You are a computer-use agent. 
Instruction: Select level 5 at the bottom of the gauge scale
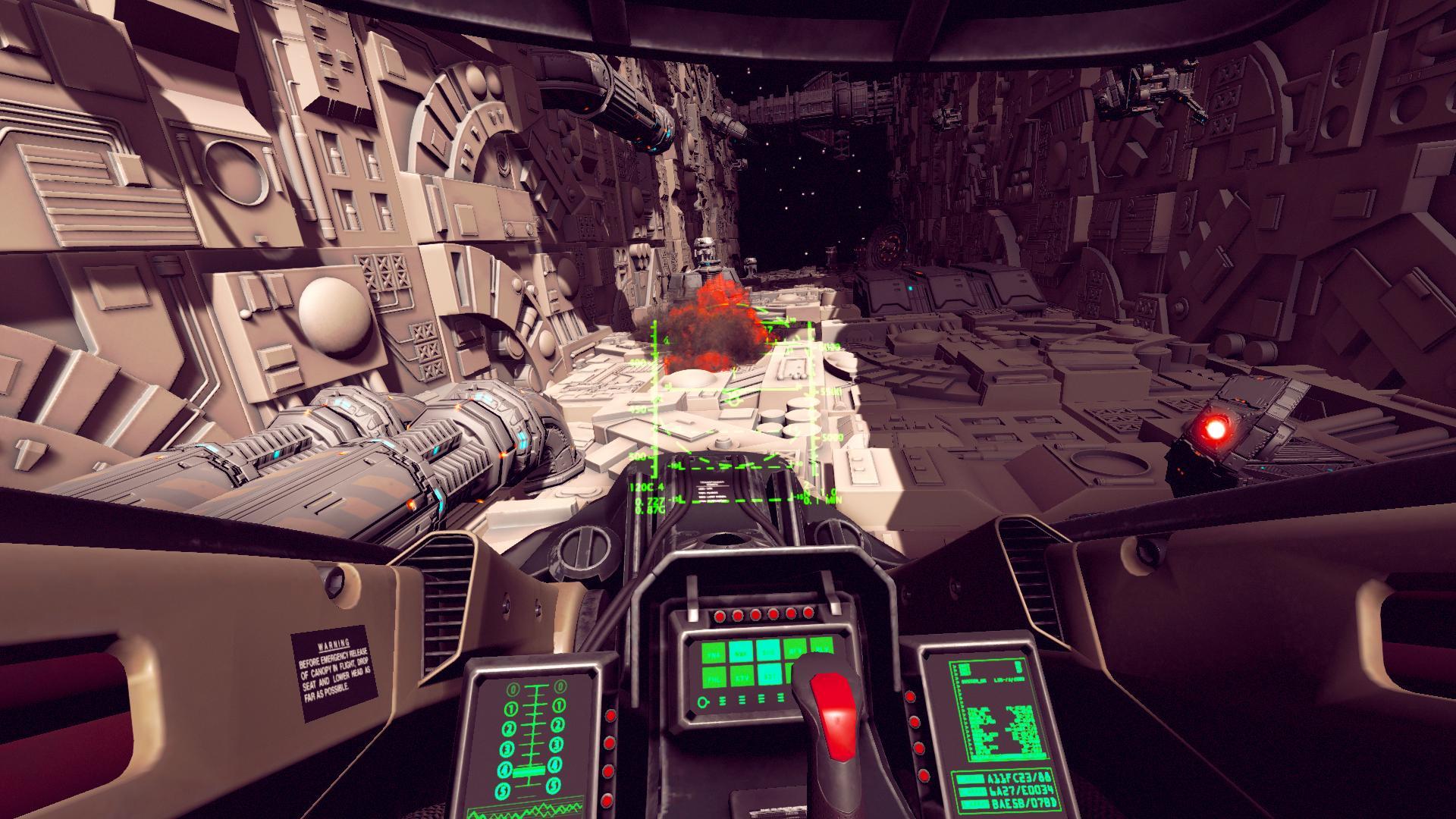point(503,791)
